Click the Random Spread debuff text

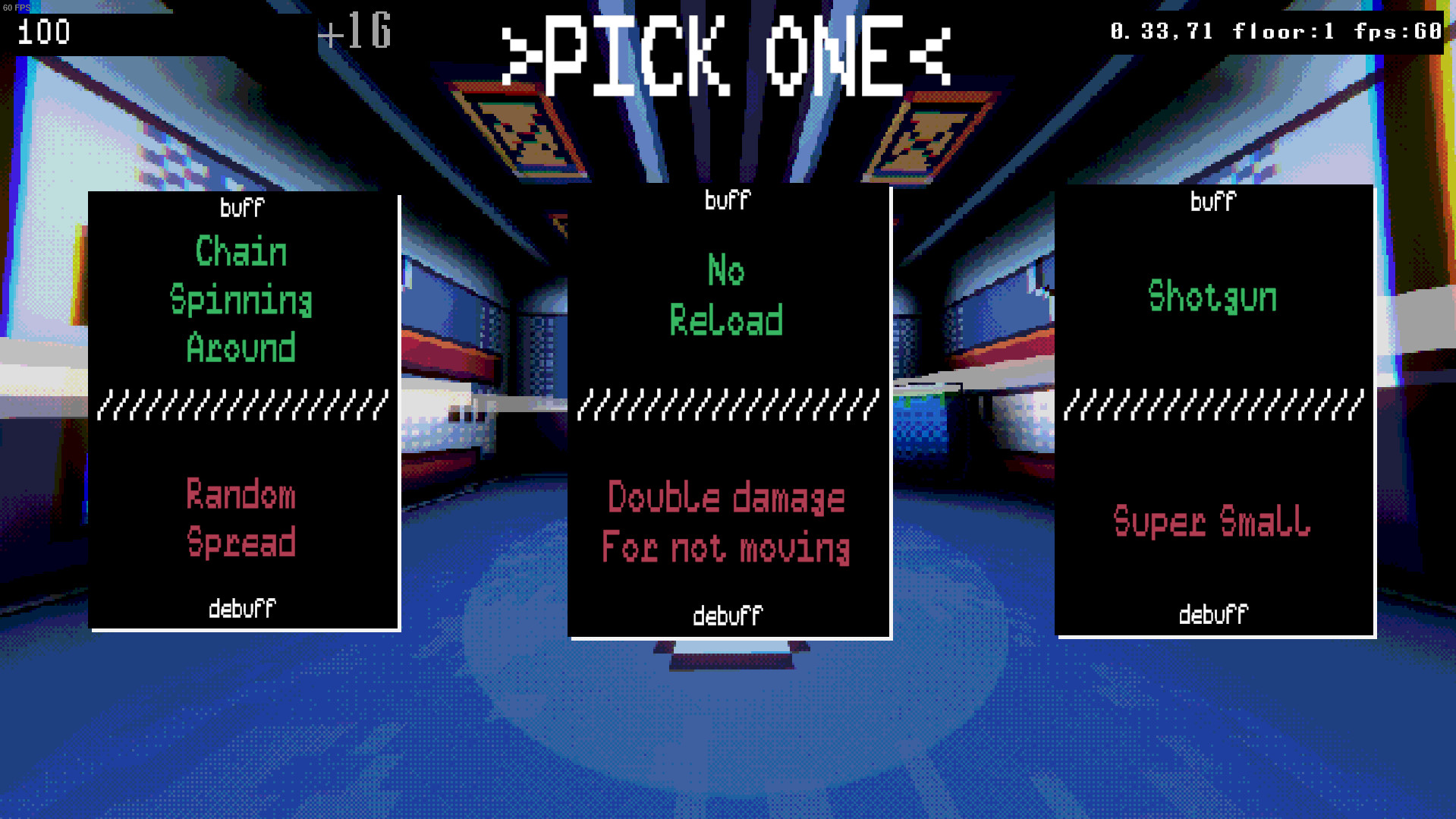tap(241, 519)
